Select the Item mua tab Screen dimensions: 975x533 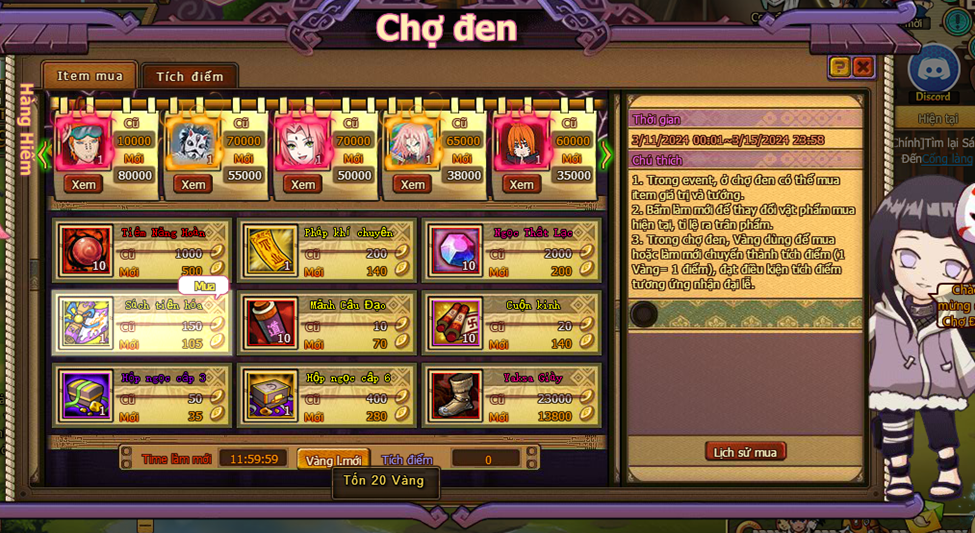tap(90, 76)
